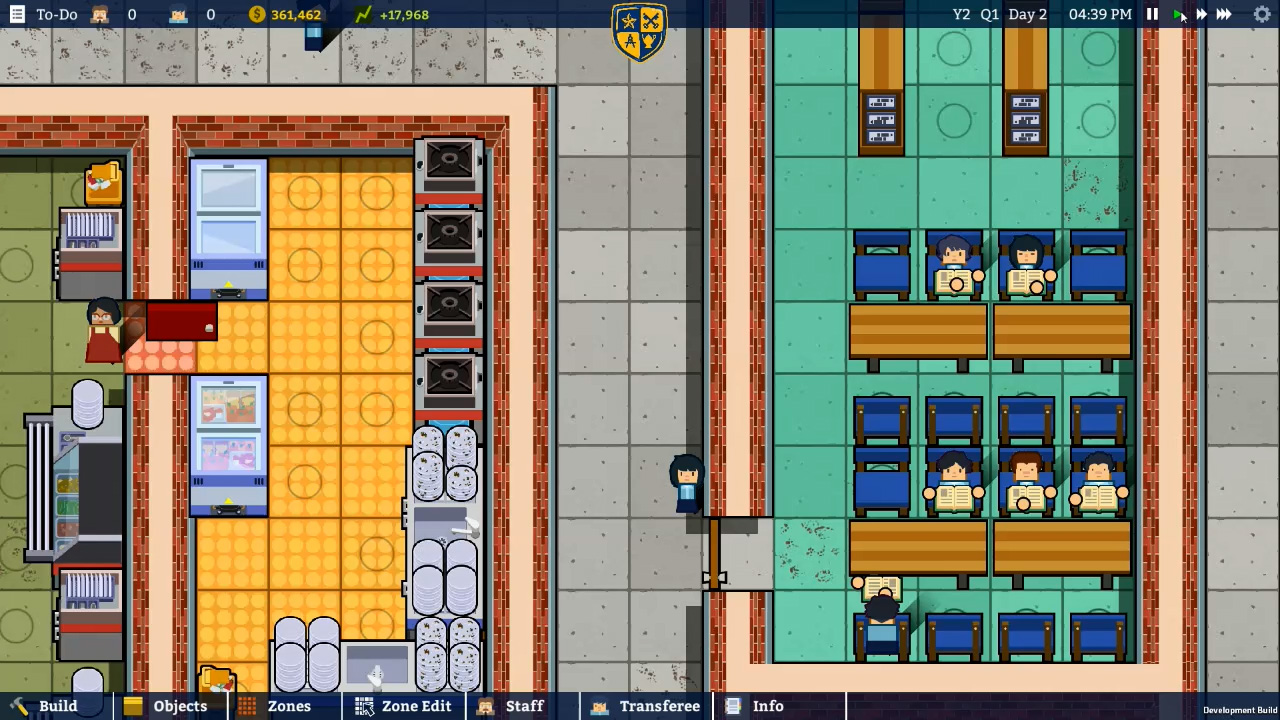Resume normal game speed
The height and width of the screenshot is (720, 1280).
[x=1178, y=14]
